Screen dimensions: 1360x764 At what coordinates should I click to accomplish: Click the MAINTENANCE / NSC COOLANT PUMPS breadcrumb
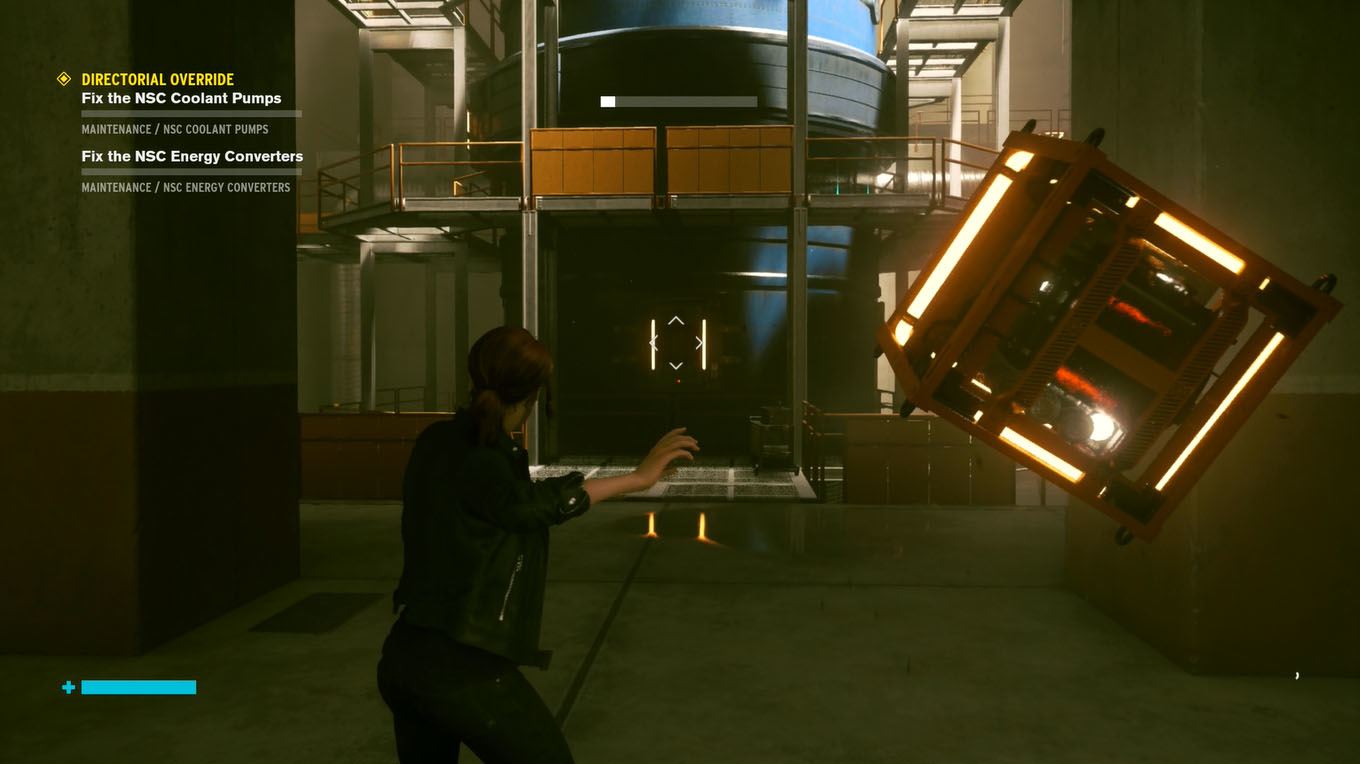174,129
